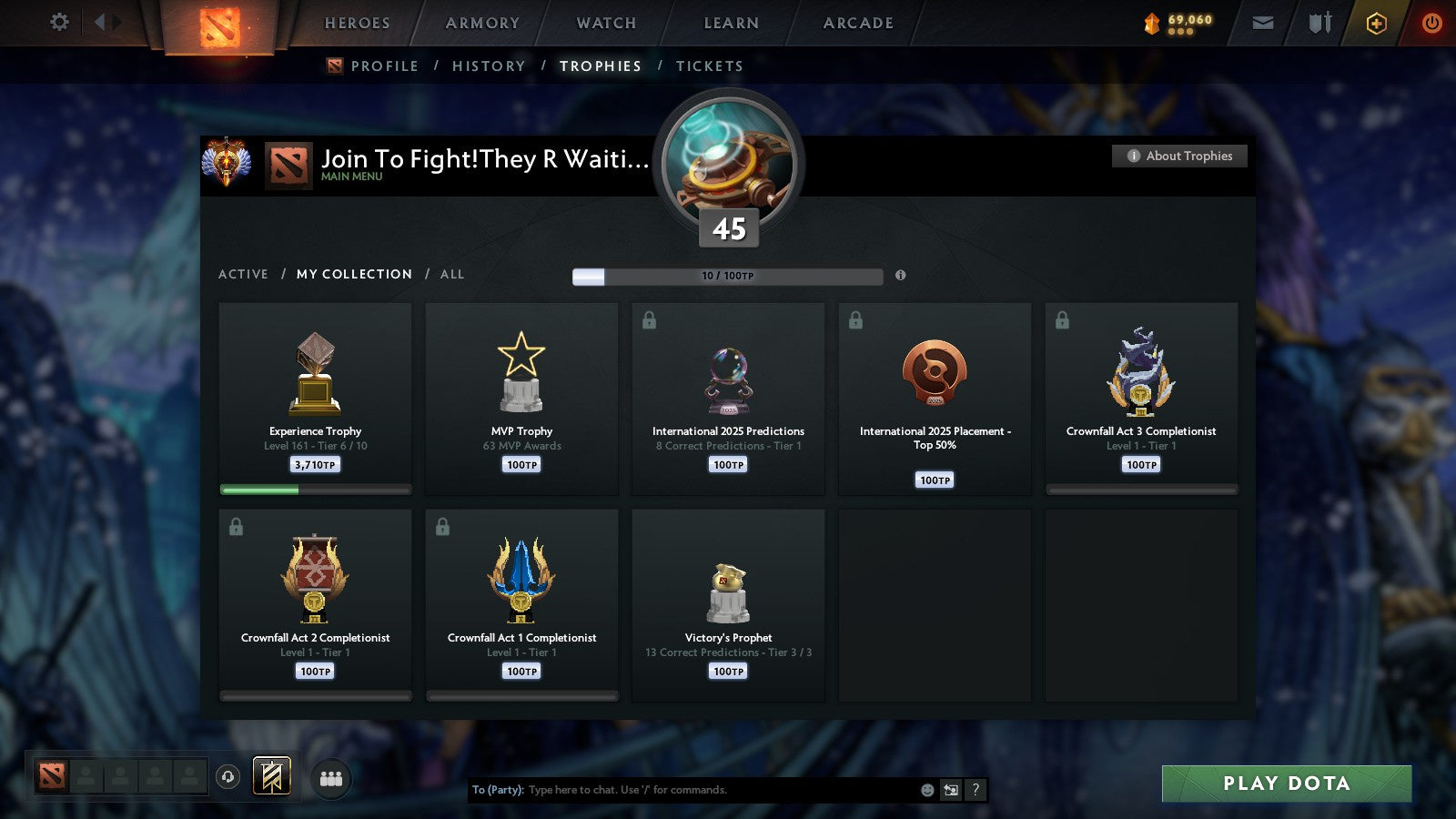This screenshot has height=819, width=1456.
Task: Open the friends list icon near party slots
Action: (332, 777)
